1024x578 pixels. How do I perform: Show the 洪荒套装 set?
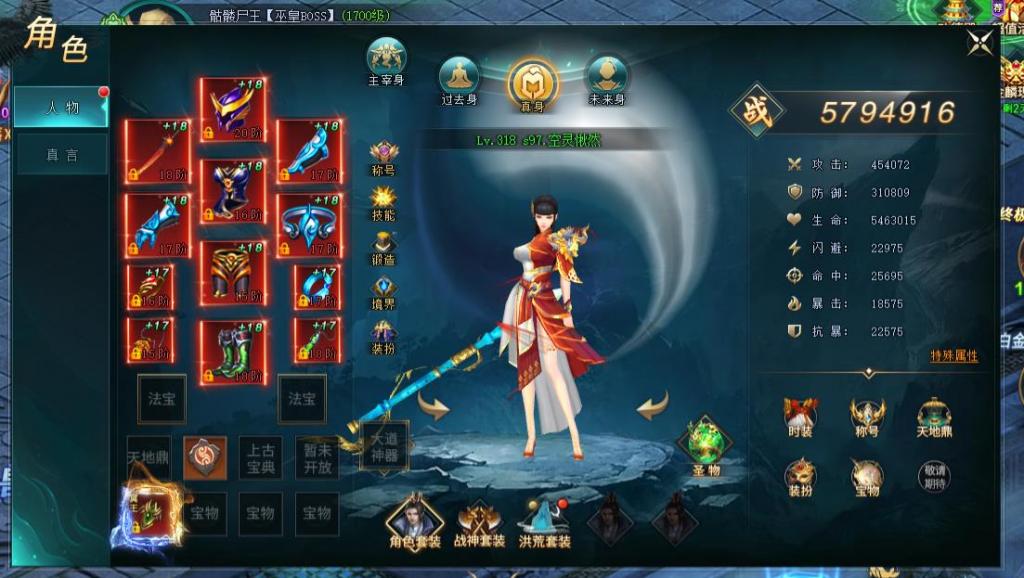click(x=545, y=520)
